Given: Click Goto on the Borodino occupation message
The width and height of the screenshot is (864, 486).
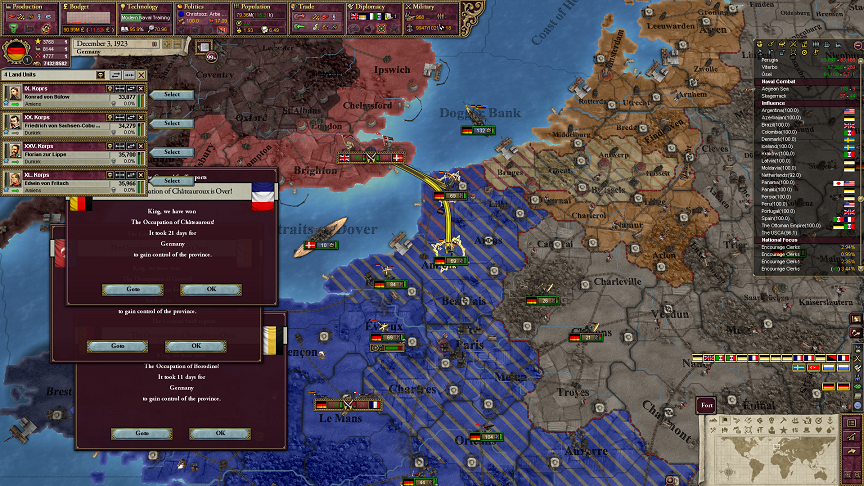Looking at the screenshot, I should point(140,433).
